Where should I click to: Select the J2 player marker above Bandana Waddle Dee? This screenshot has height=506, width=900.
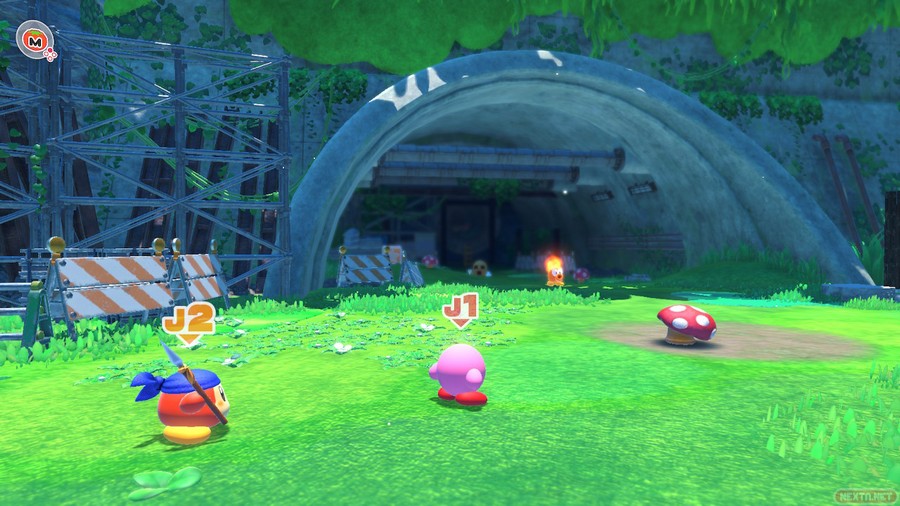click(x=189, y=323)
